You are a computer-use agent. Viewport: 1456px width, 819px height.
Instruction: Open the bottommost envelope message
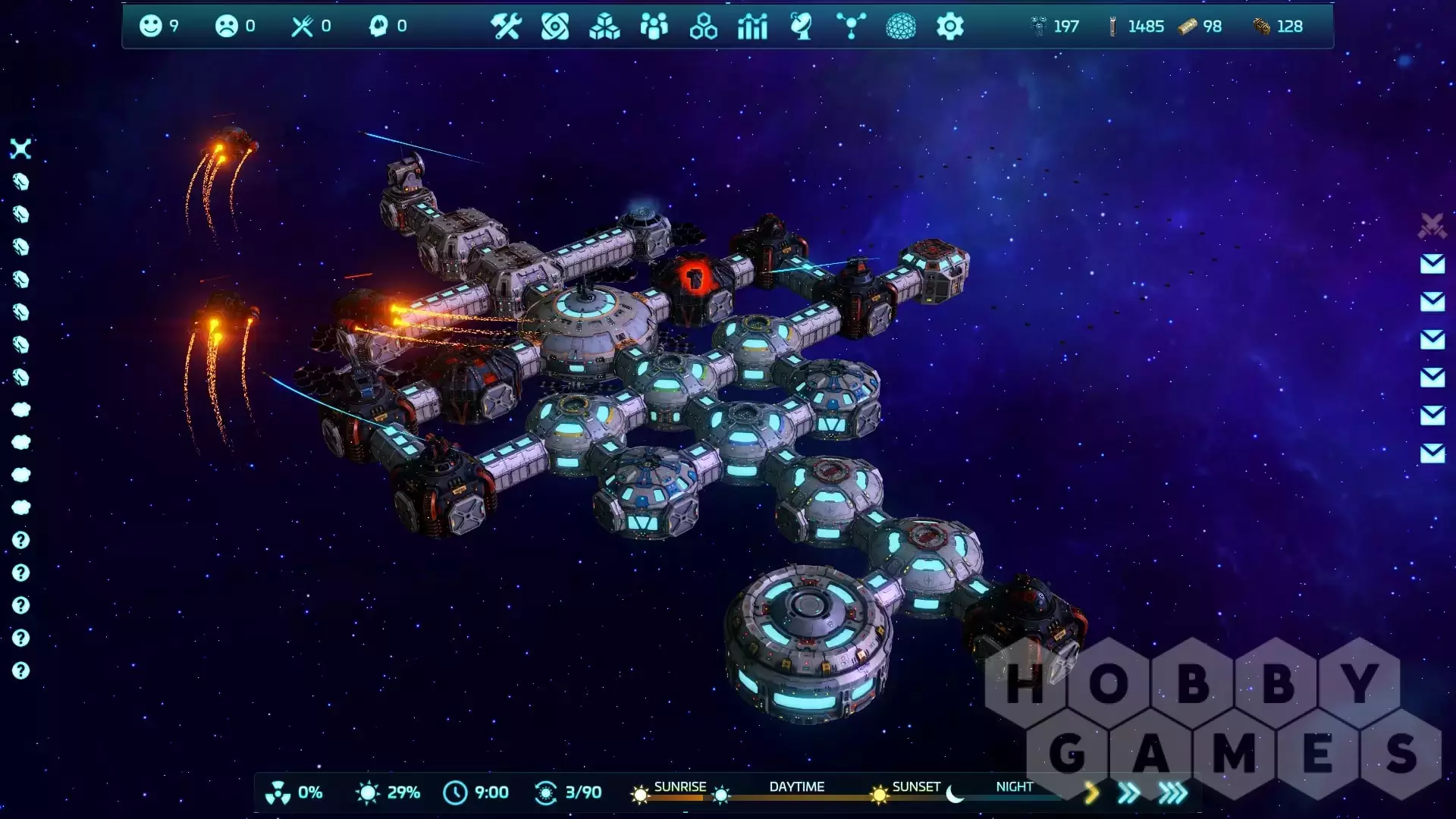(x=1432, y=453)
